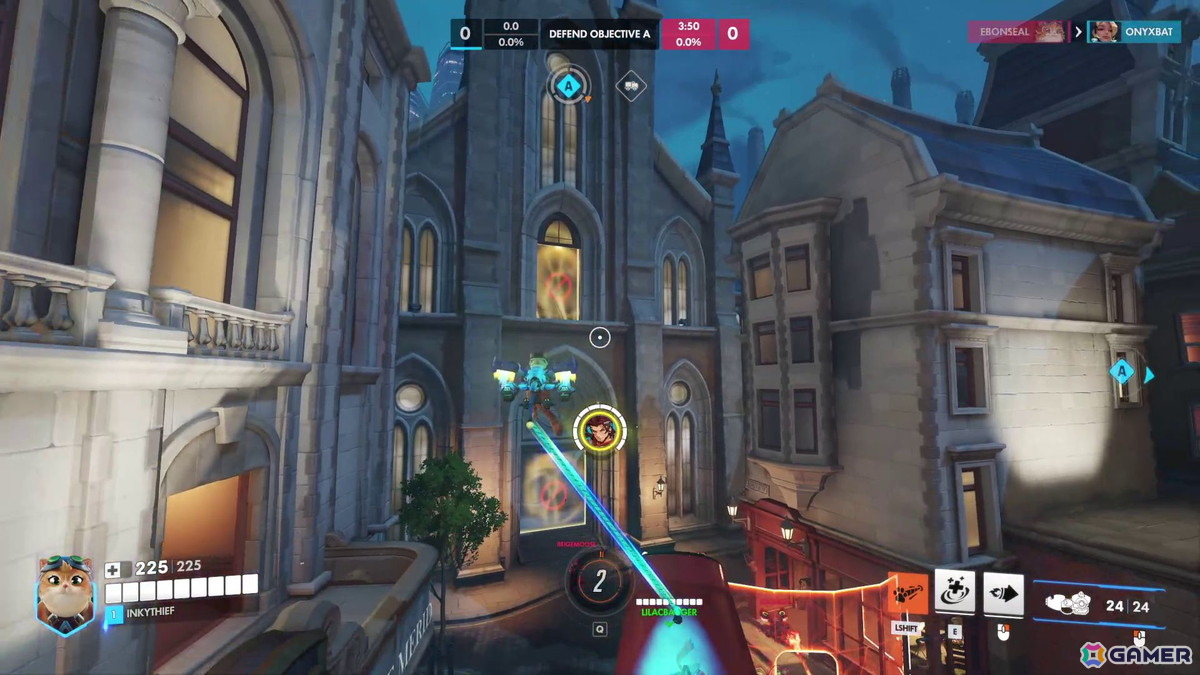The width and height of the screenshot is (1200, 675).
Task: Activate the ultimate charge meter
Action: 598,580
